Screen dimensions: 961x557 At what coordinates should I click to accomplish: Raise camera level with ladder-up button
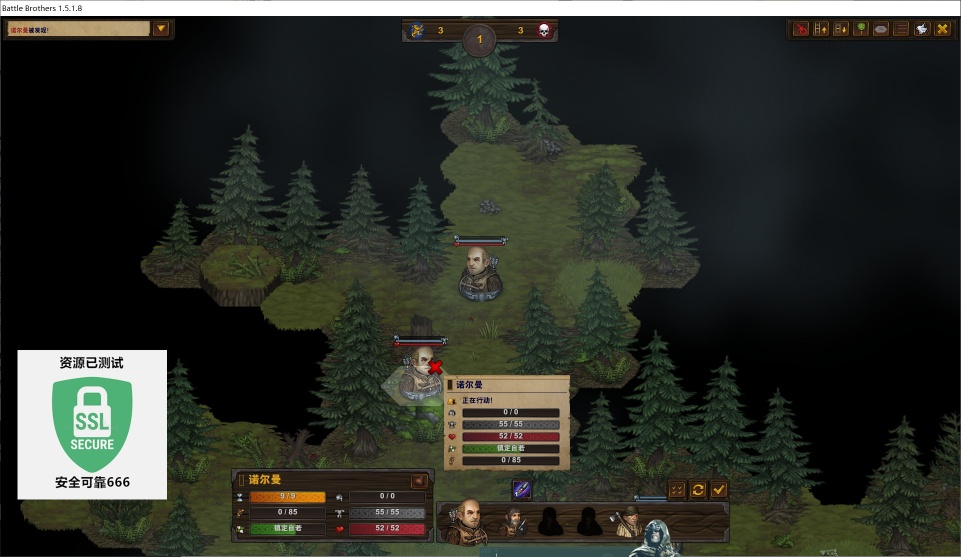pos(821,29)
